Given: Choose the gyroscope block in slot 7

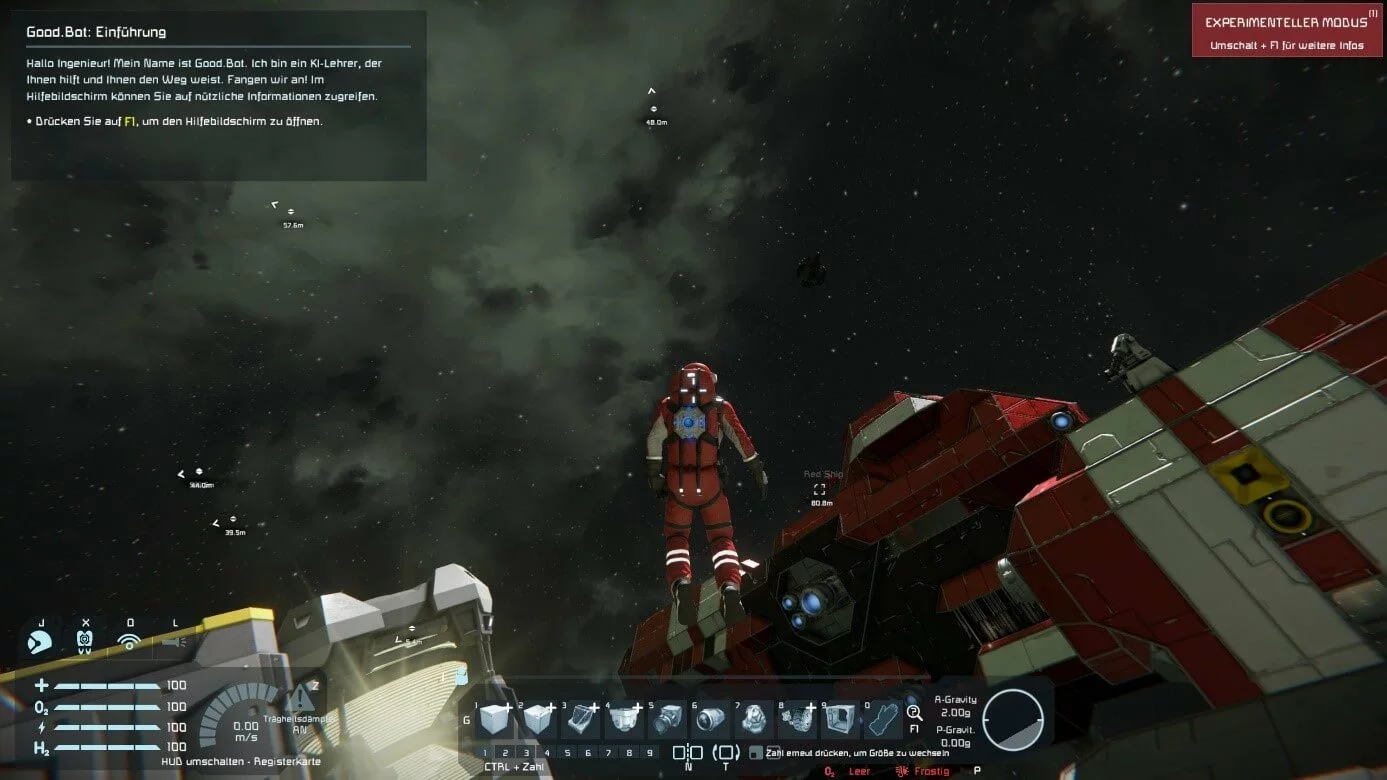Looking at the screenshot, I should point(753,719).
